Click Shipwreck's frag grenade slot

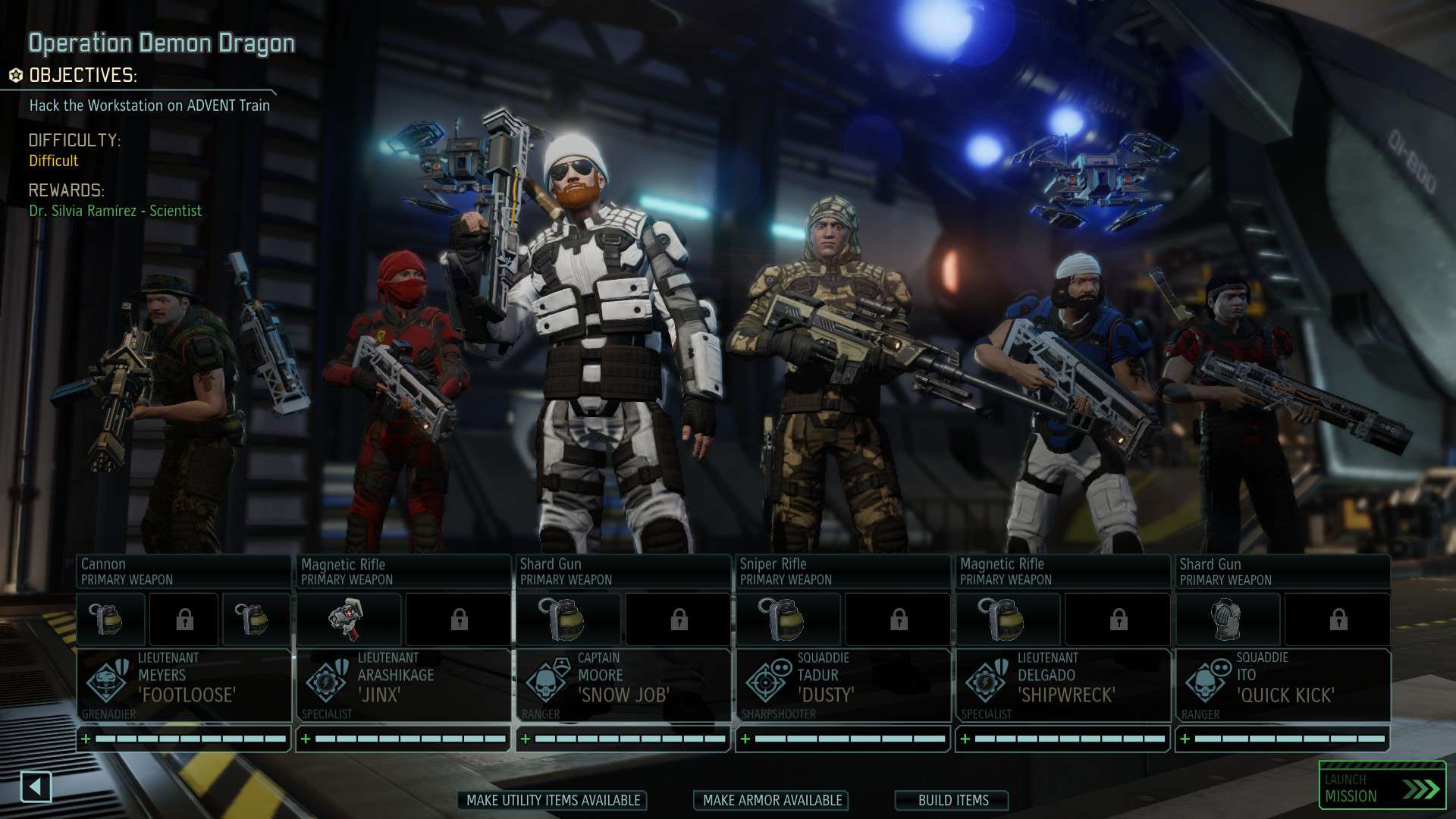[x=1006, y=619]
